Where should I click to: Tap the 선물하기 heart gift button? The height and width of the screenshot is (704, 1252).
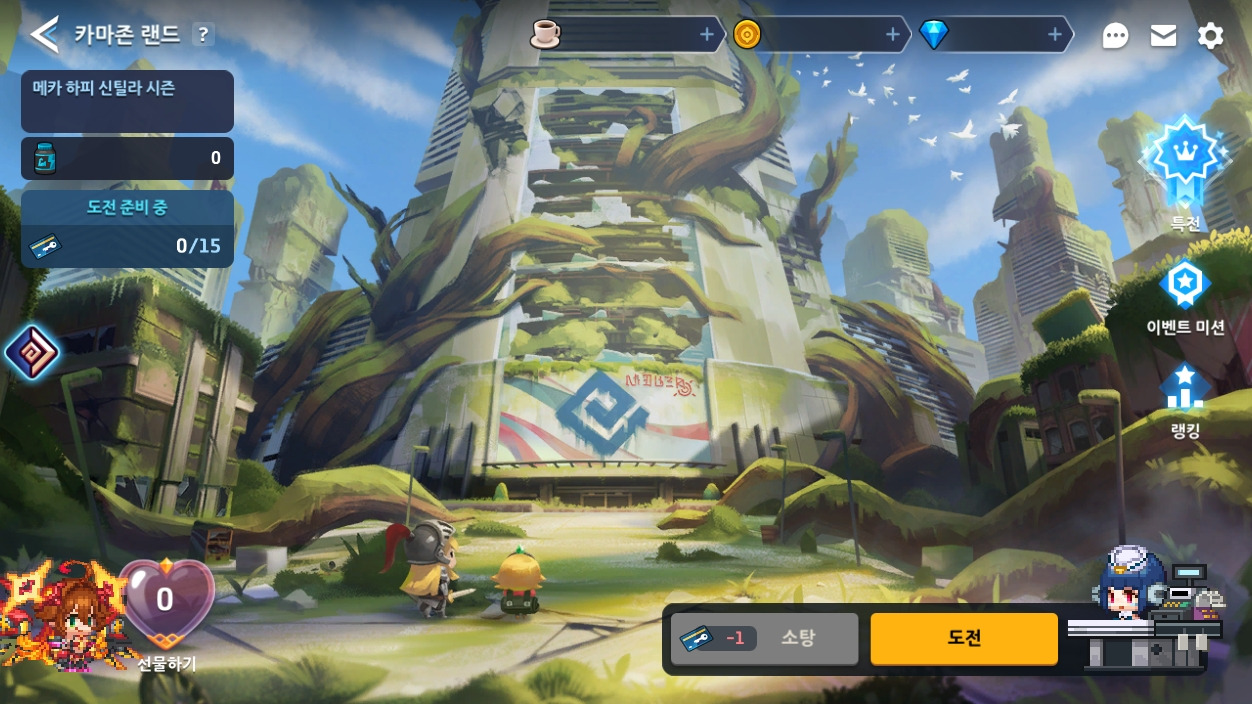click(x=166, y=610)
